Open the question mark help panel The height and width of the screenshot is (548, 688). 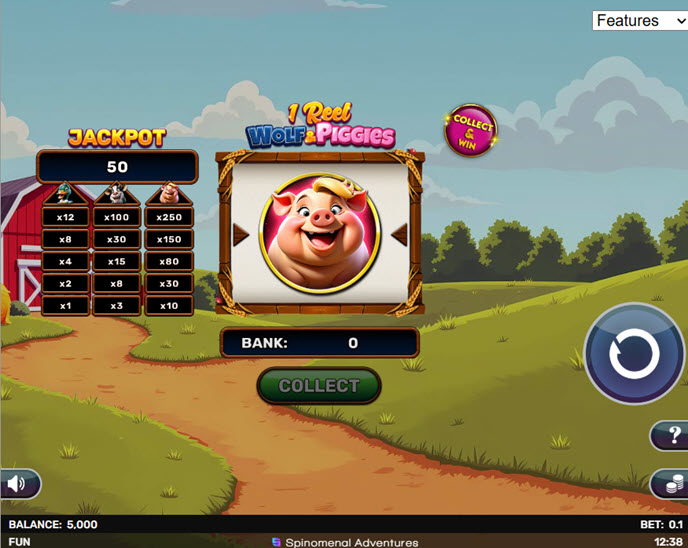(671, 436)
